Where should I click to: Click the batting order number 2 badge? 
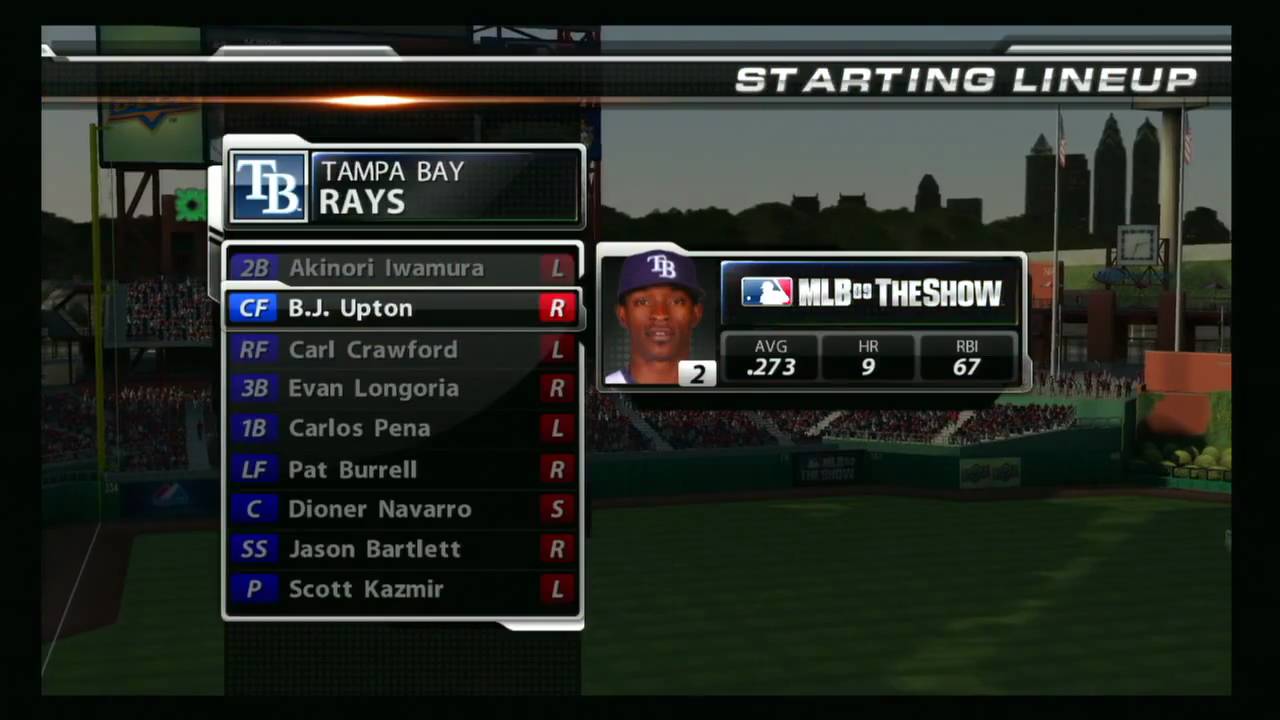(697, 372)
